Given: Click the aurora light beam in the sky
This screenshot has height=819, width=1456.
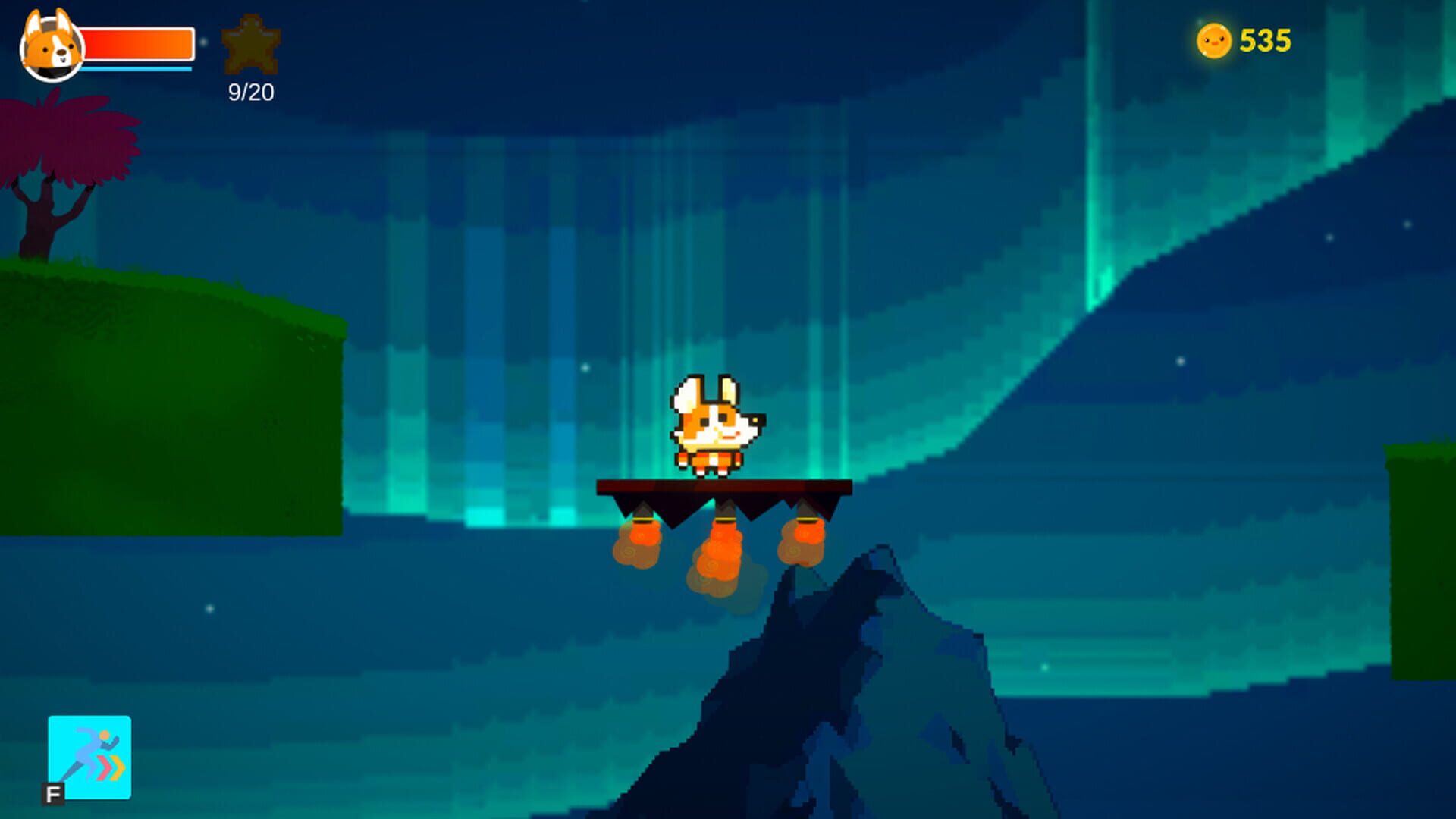Looking at the screenshot, I should [x=1092, y=190].
